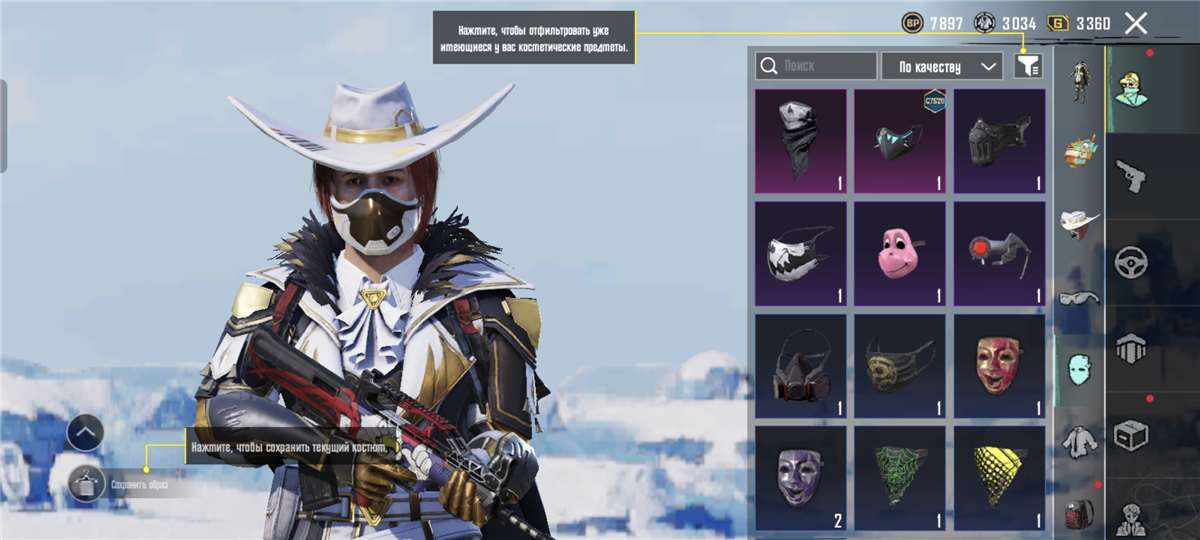The image size is (1200, 540).
Task: Select the red-eye cyborg mask item
Action: 998,253
